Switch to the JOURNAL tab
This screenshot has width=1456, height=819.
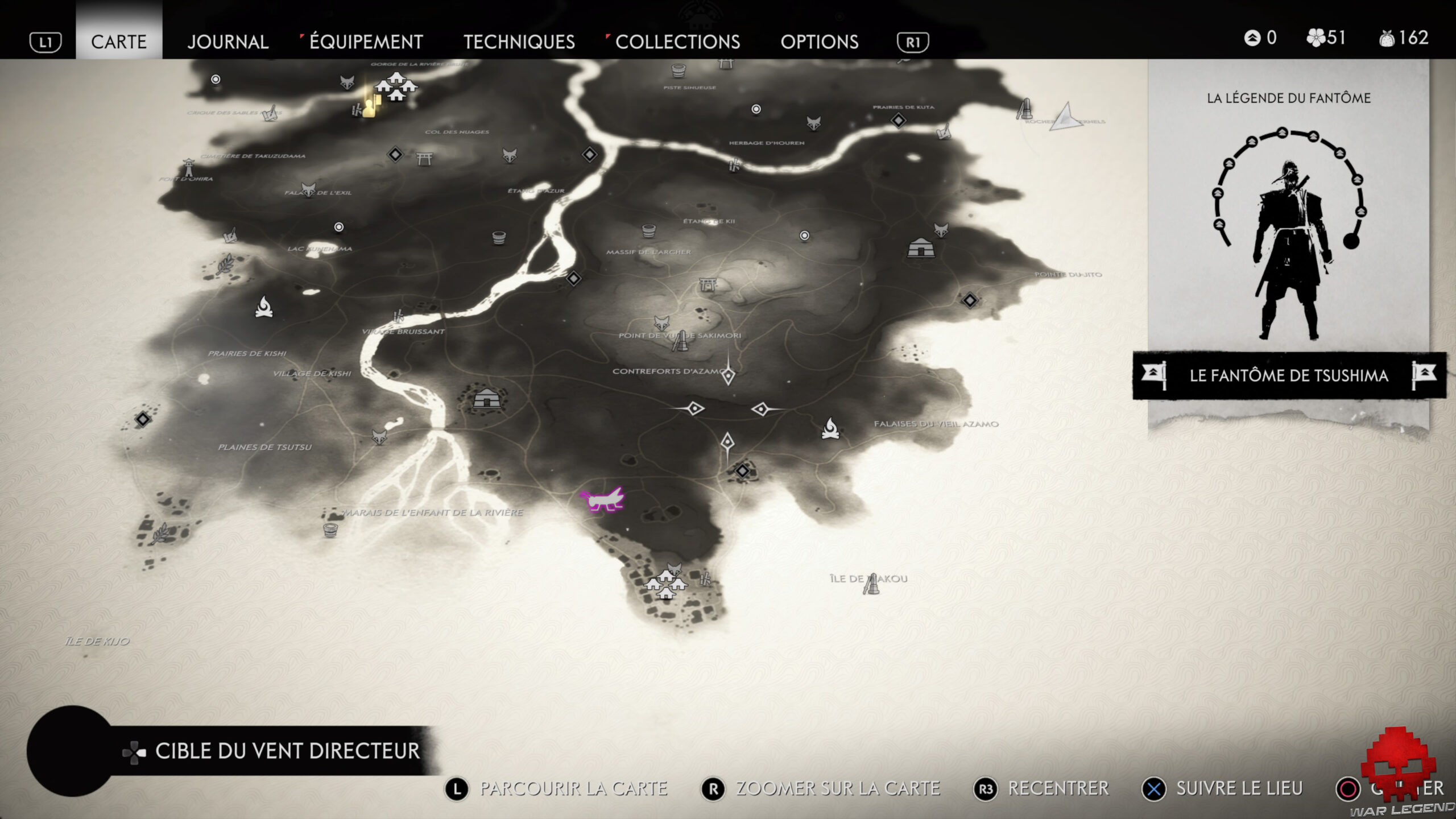pyautogui.click(x=229, y=42)
